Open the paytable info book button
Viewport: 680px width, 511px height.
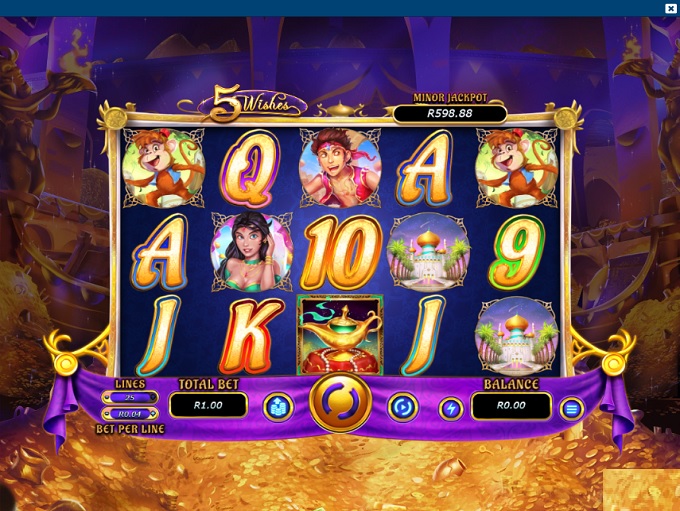277,407
